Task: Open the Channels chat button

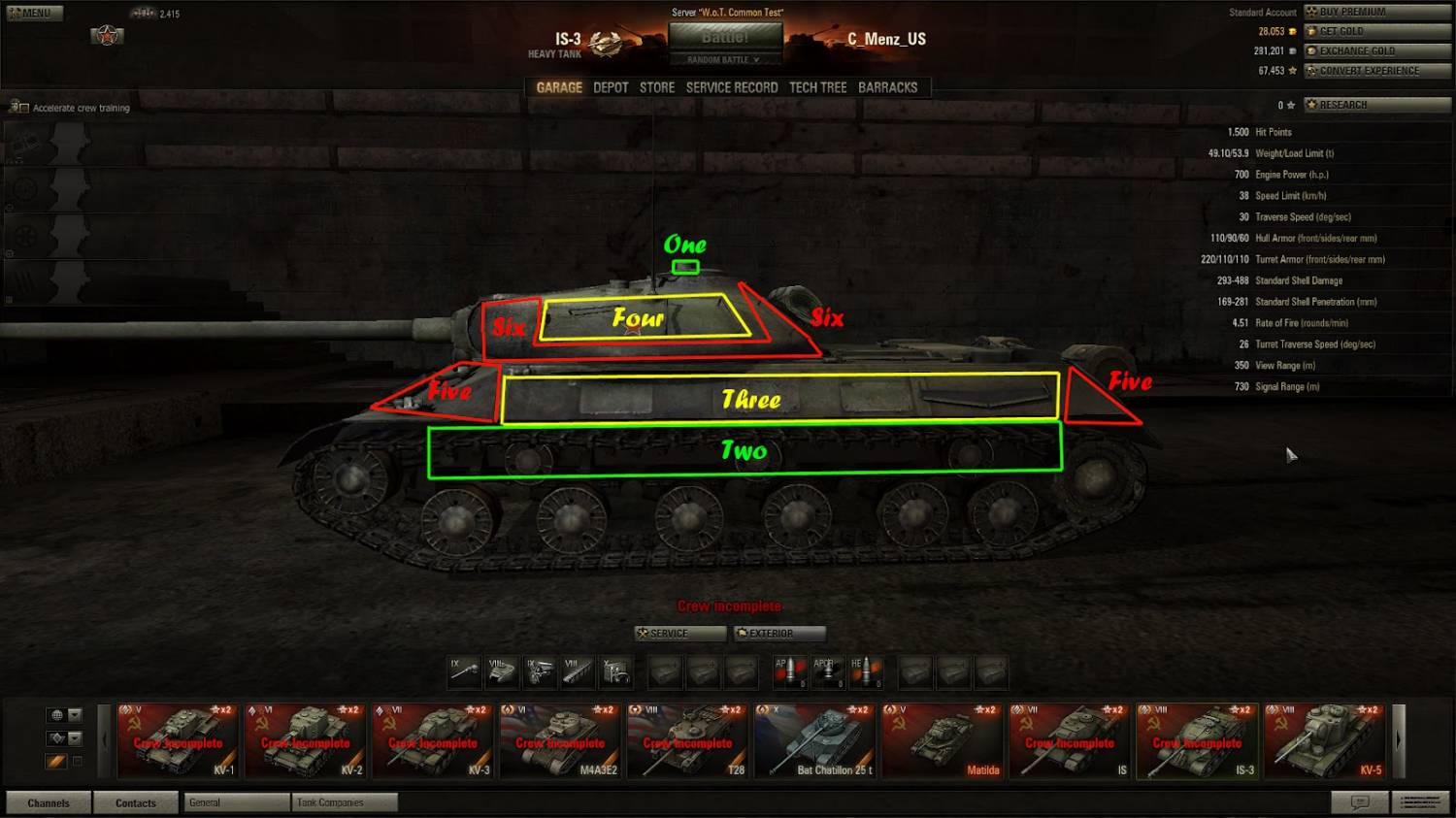Action: coord(49,802)
